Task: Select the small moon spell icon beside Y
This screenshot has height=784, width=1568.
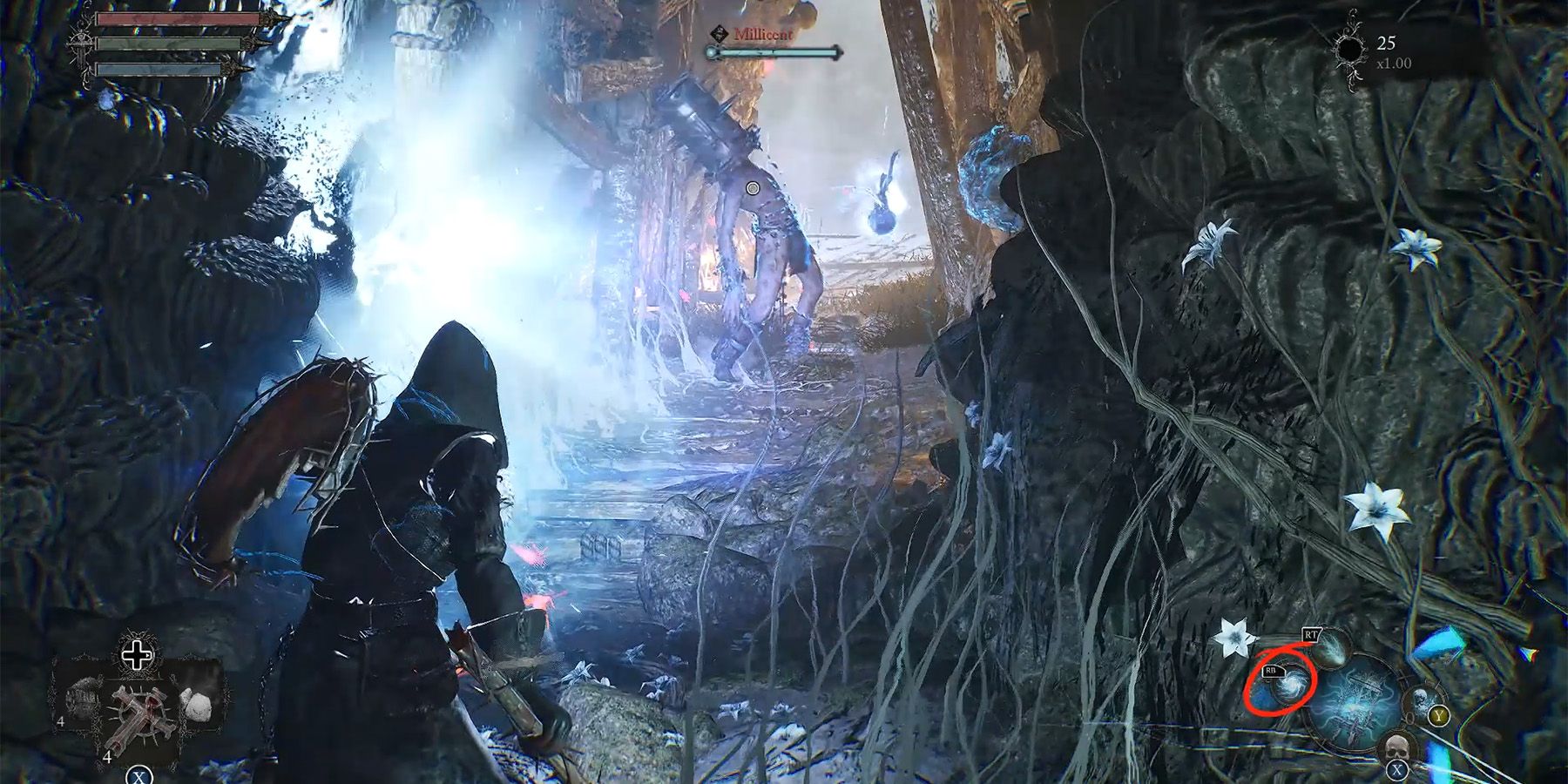Action: coord(1422,701)
